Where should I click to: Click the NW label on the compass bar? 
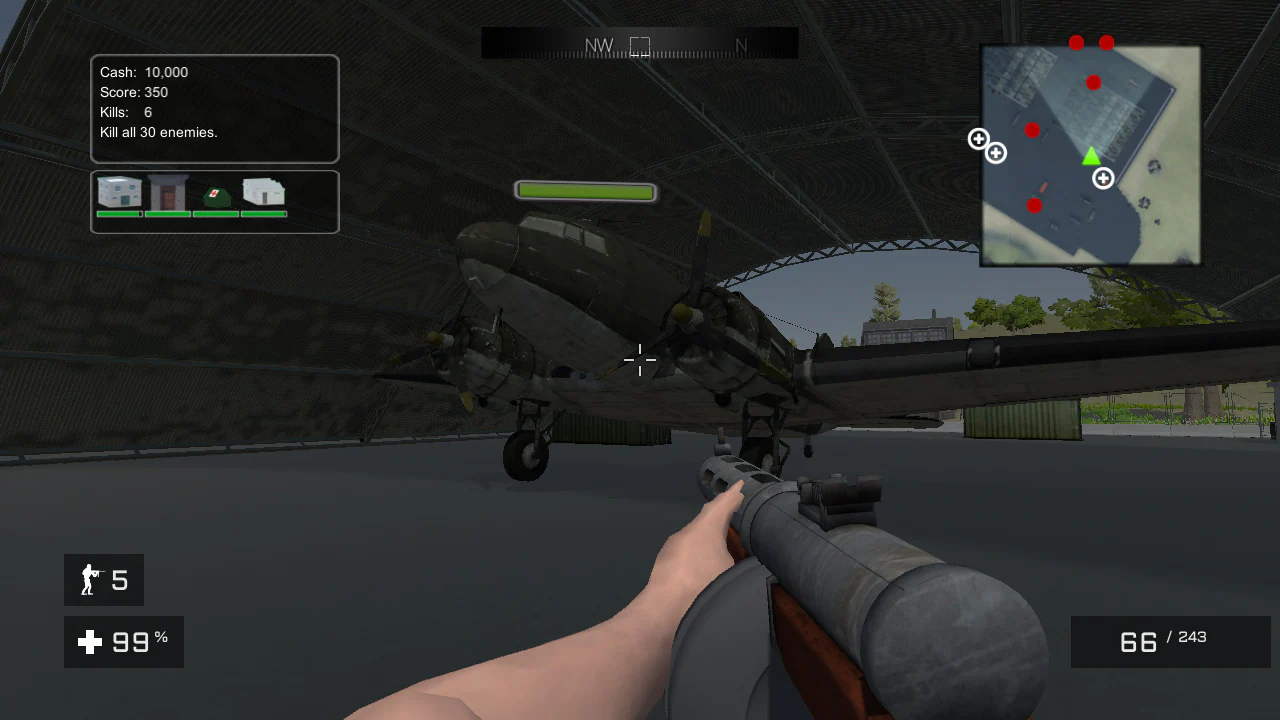coord(601,45)
